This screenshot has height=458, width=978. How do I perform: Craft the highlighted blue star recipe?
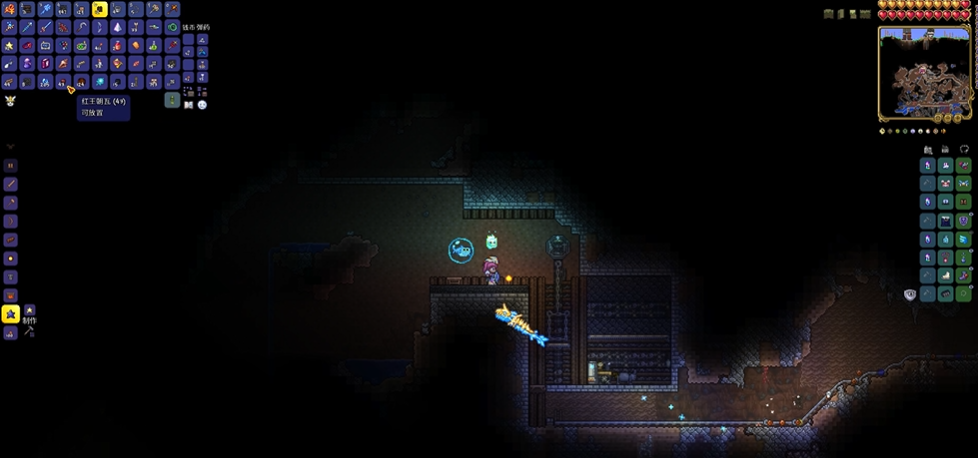(x=11, y=314)
